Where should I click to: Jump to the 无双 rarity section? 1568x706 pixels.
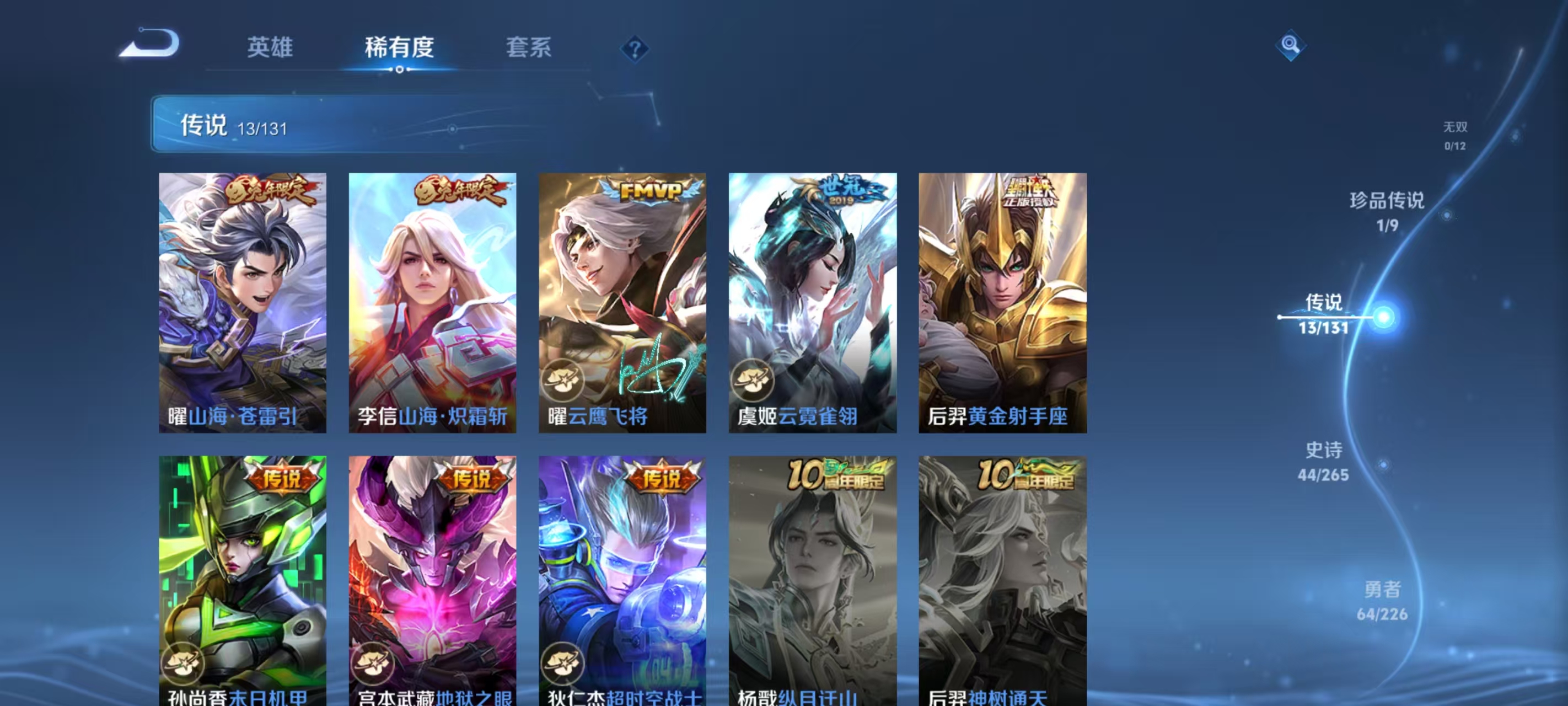(x=1456, y=135)
